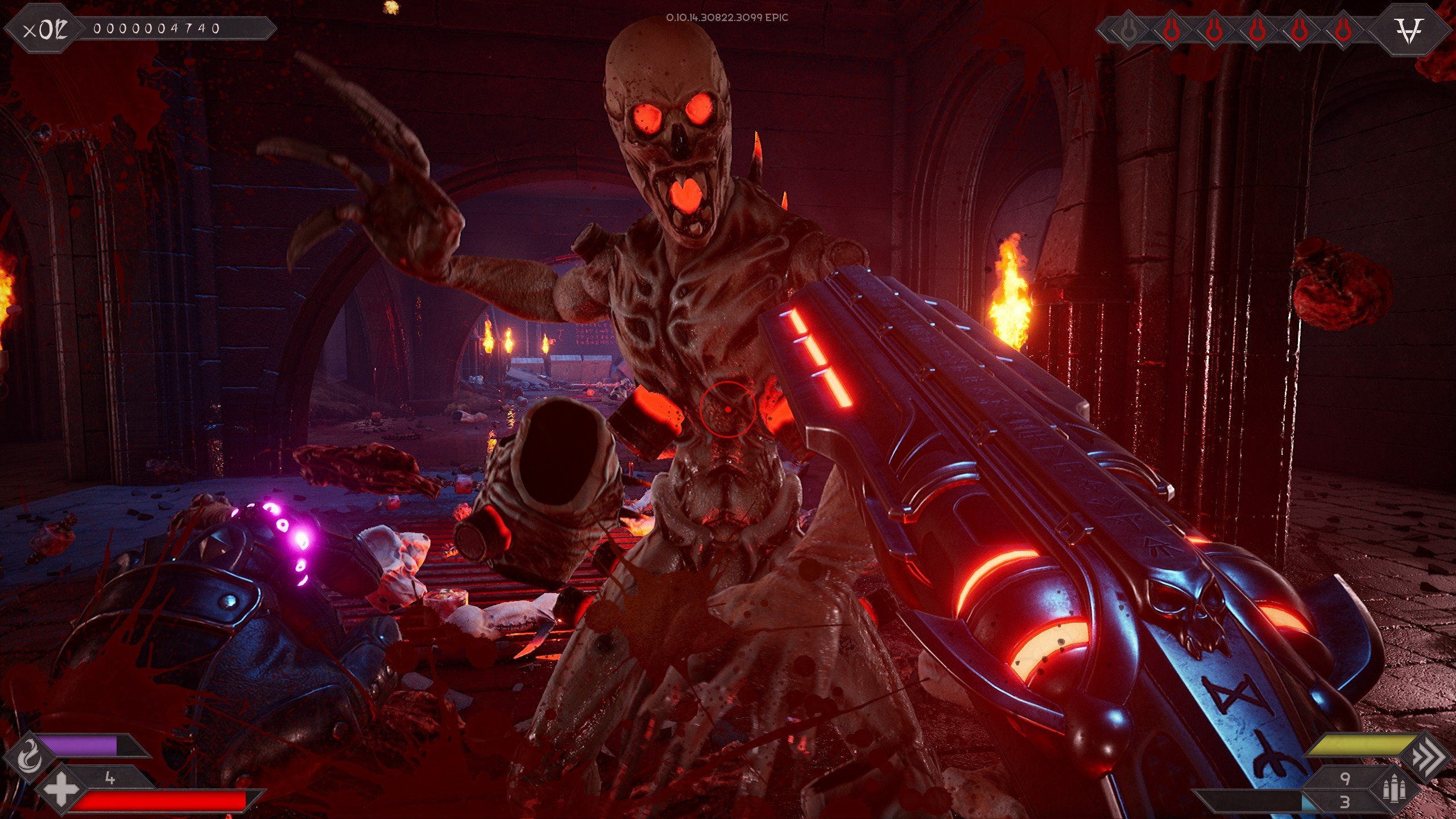Click the white health cross icon
This screenshot has width=1456, height=819.
click(x=61, y=790)
